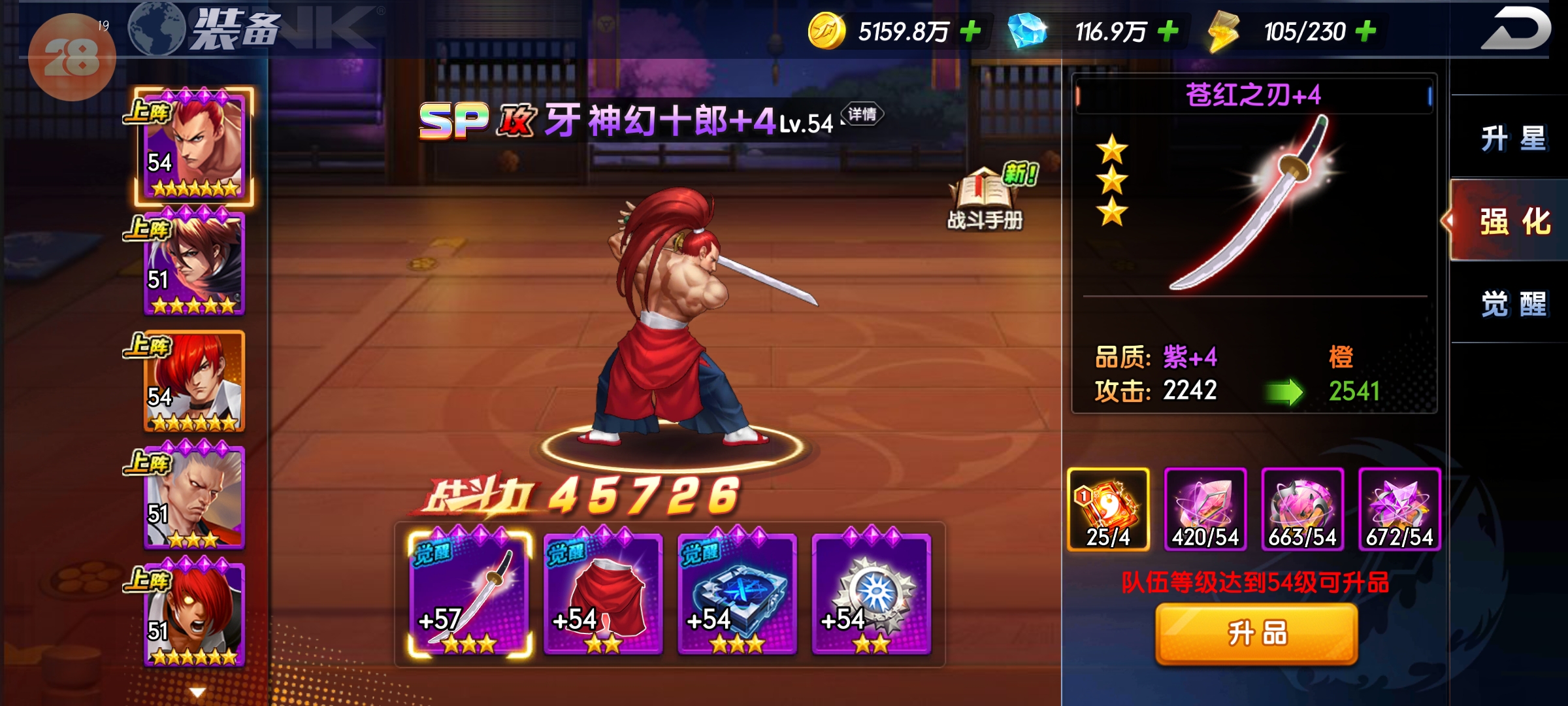The image size is (1568, 706).
Task: Choose the red hakama equipment slot
Action: [x=603, y=594]
